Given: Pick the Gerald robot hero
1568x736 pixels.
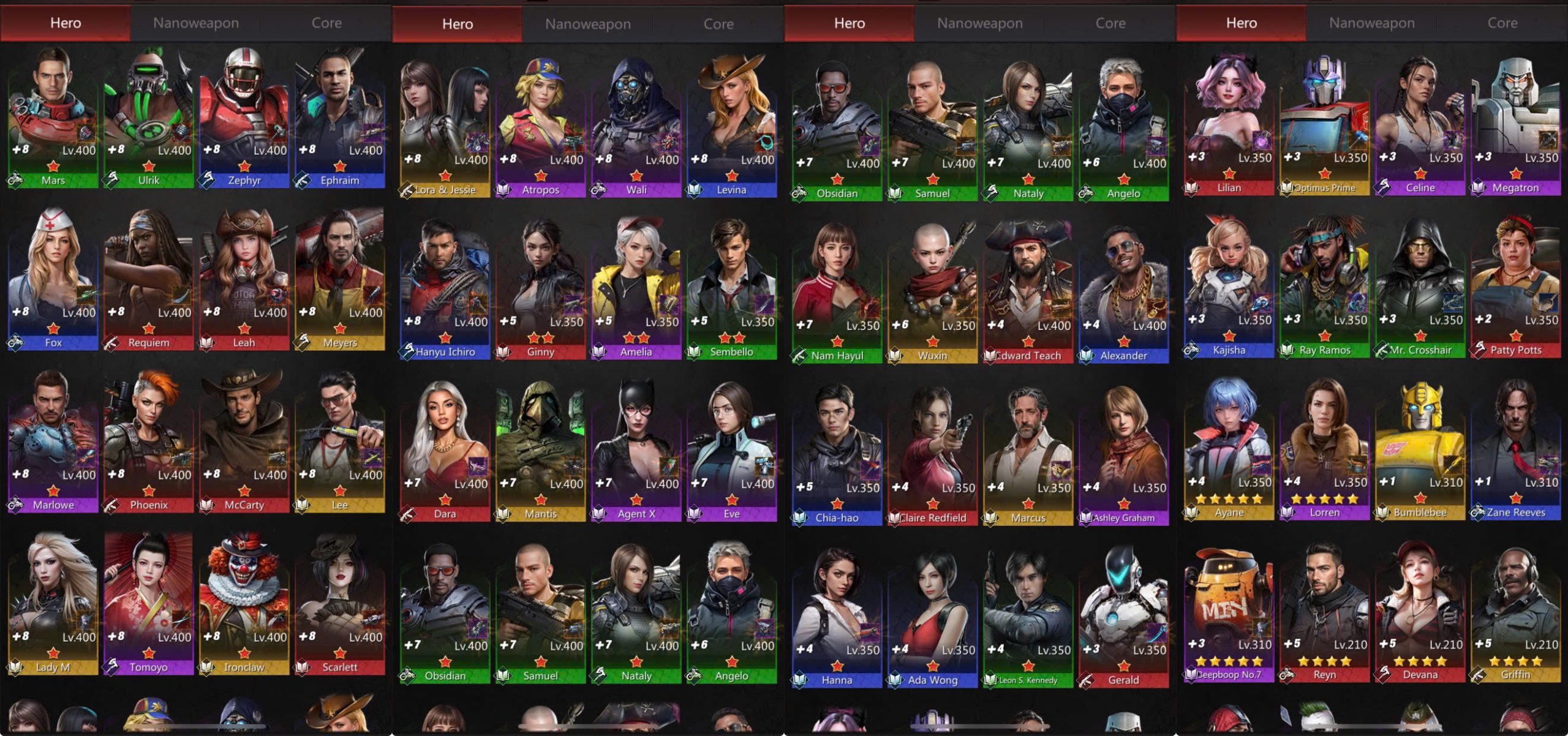Looking at the screenshot, I should pyautogui.click(x=1124, y=615).
